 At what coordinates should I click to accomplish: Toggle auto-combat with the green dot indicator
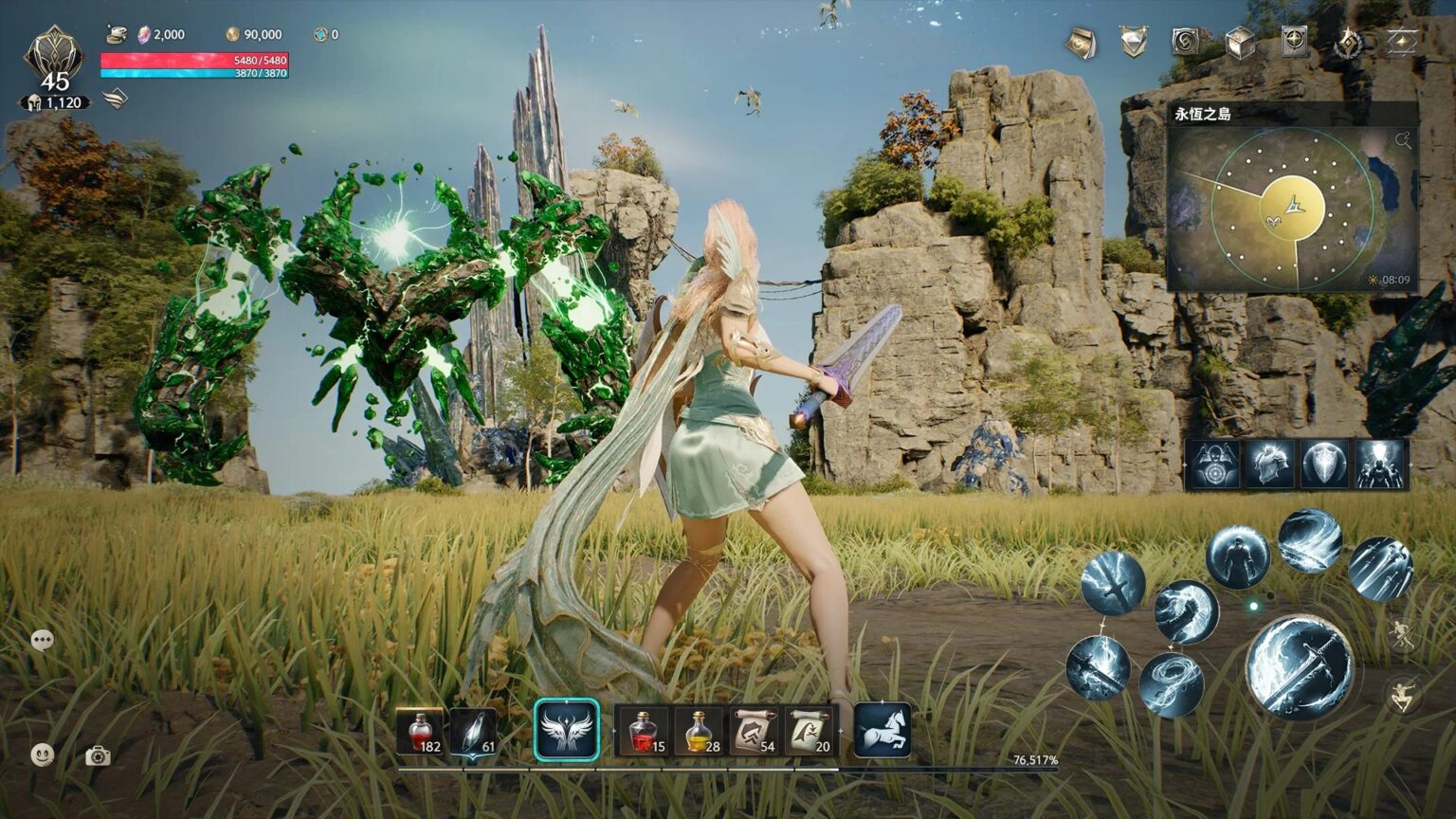pos(1254,606)
